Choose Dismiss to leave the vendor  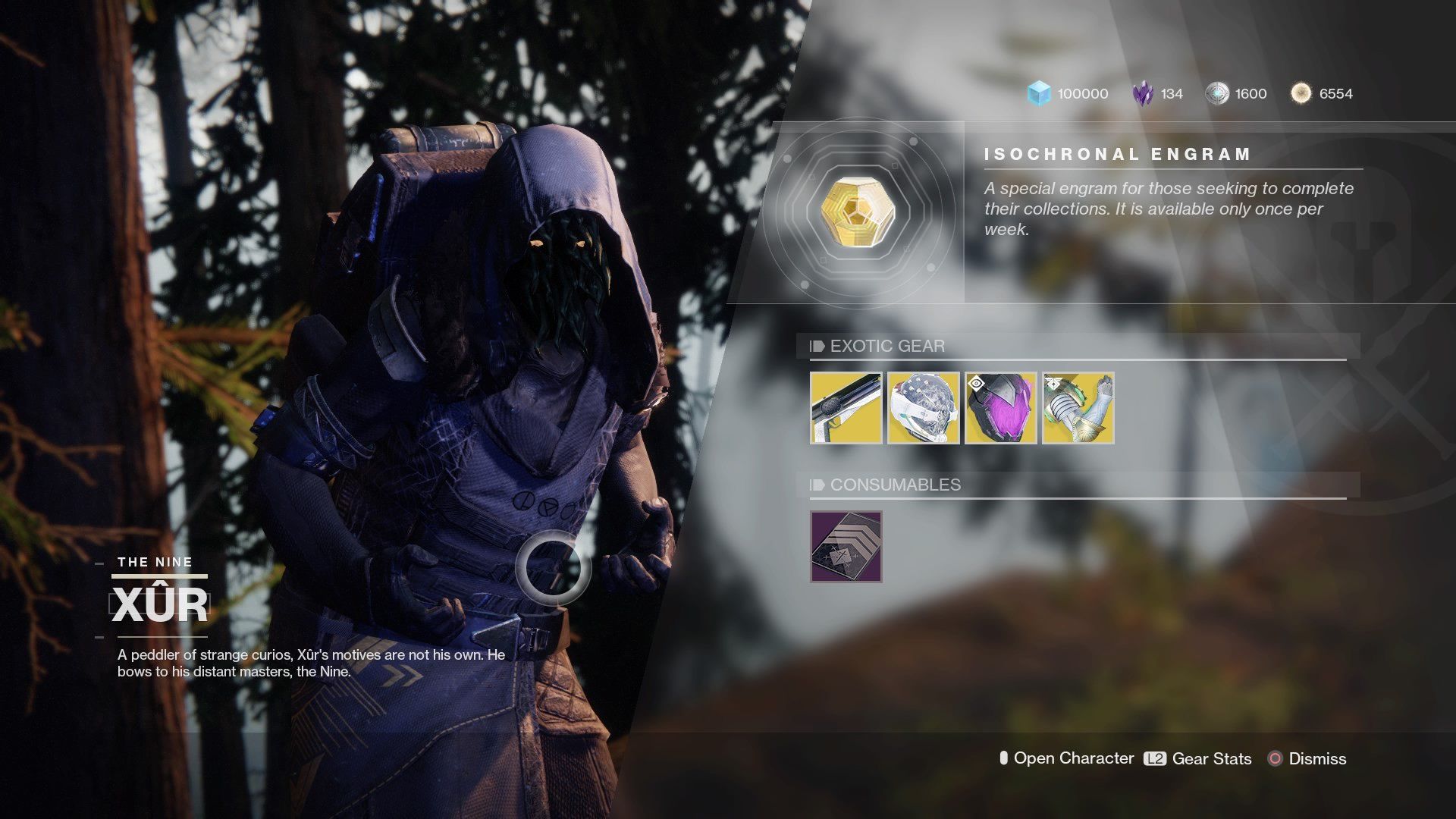1318,759
